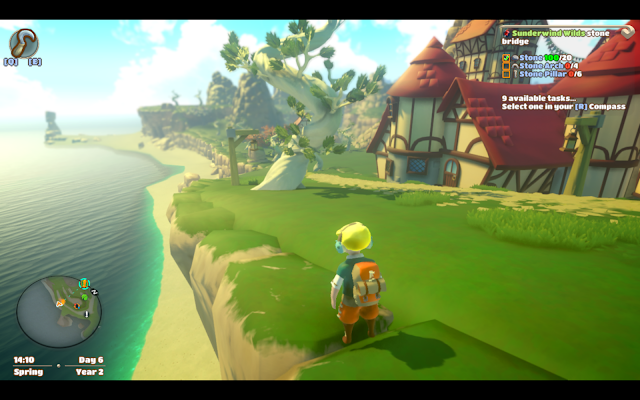Viewport: 640px width, 400px height.
Task: Select the sickle tool icon
Action: point(24,43)
